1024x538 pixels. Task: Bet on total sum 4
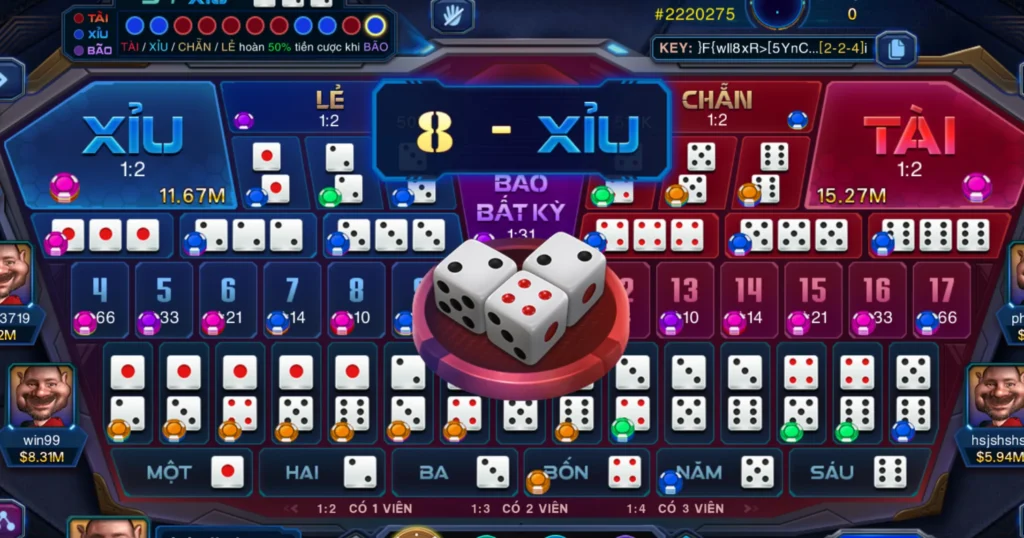point(100,298)
